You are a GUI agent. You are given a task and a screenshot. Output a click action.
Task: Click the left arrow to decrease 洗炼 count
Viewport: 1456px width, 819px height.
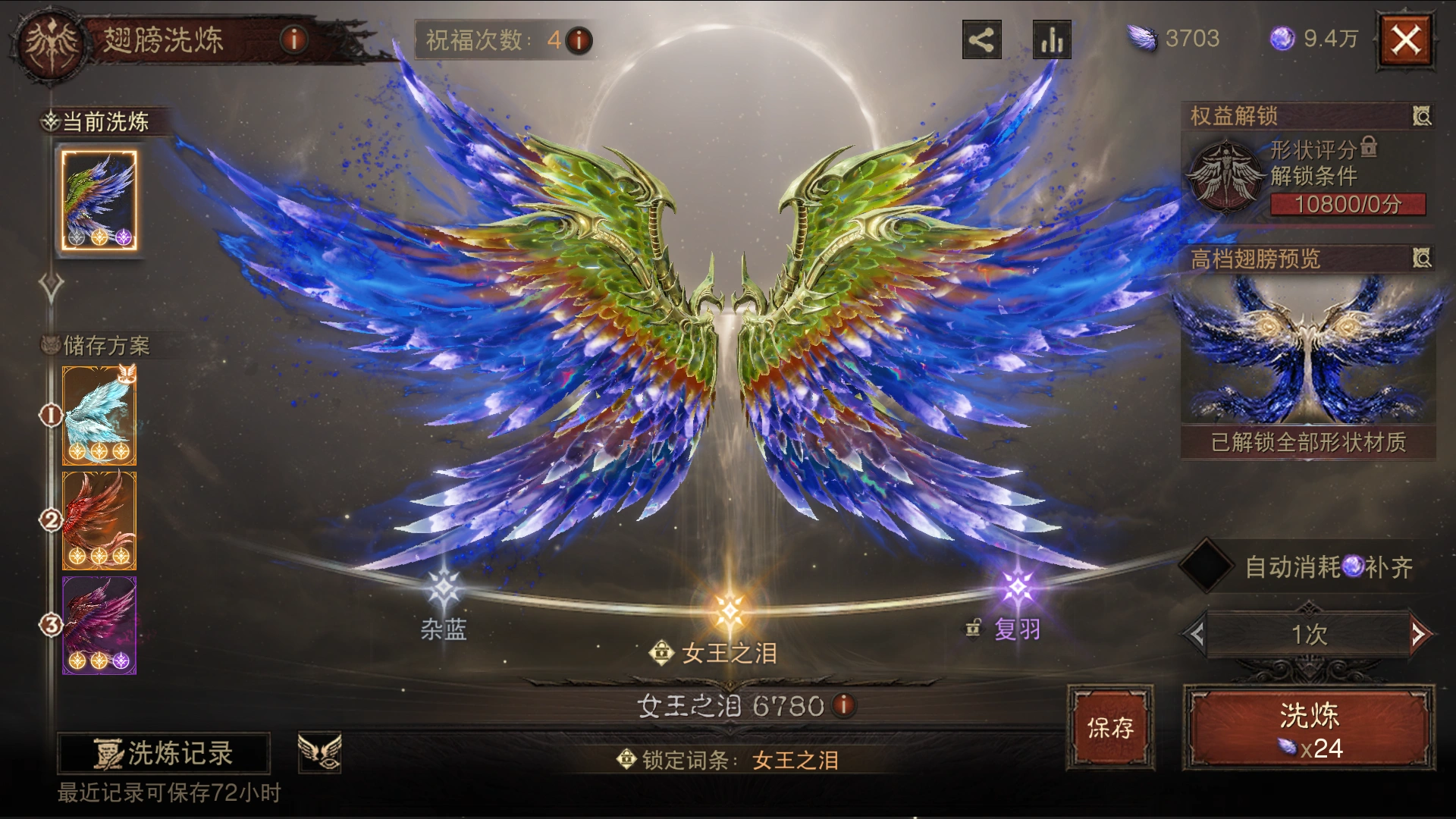pyautogui.click(x=1196, y=635)
